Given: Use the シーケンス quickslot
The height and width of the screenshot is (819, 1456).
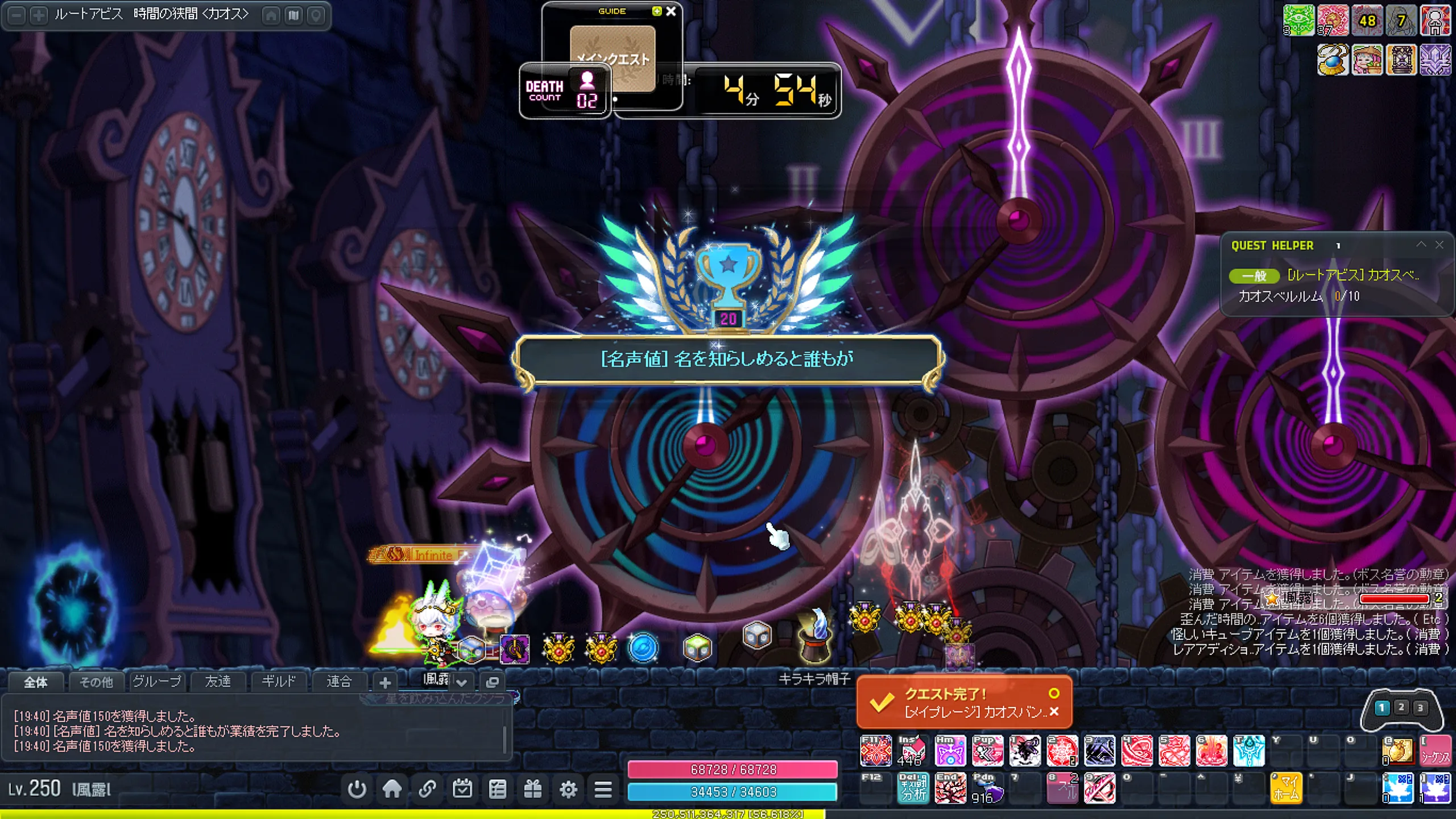Looking at the screenshot, I should pyautogui.click(x=1435, y=751).
